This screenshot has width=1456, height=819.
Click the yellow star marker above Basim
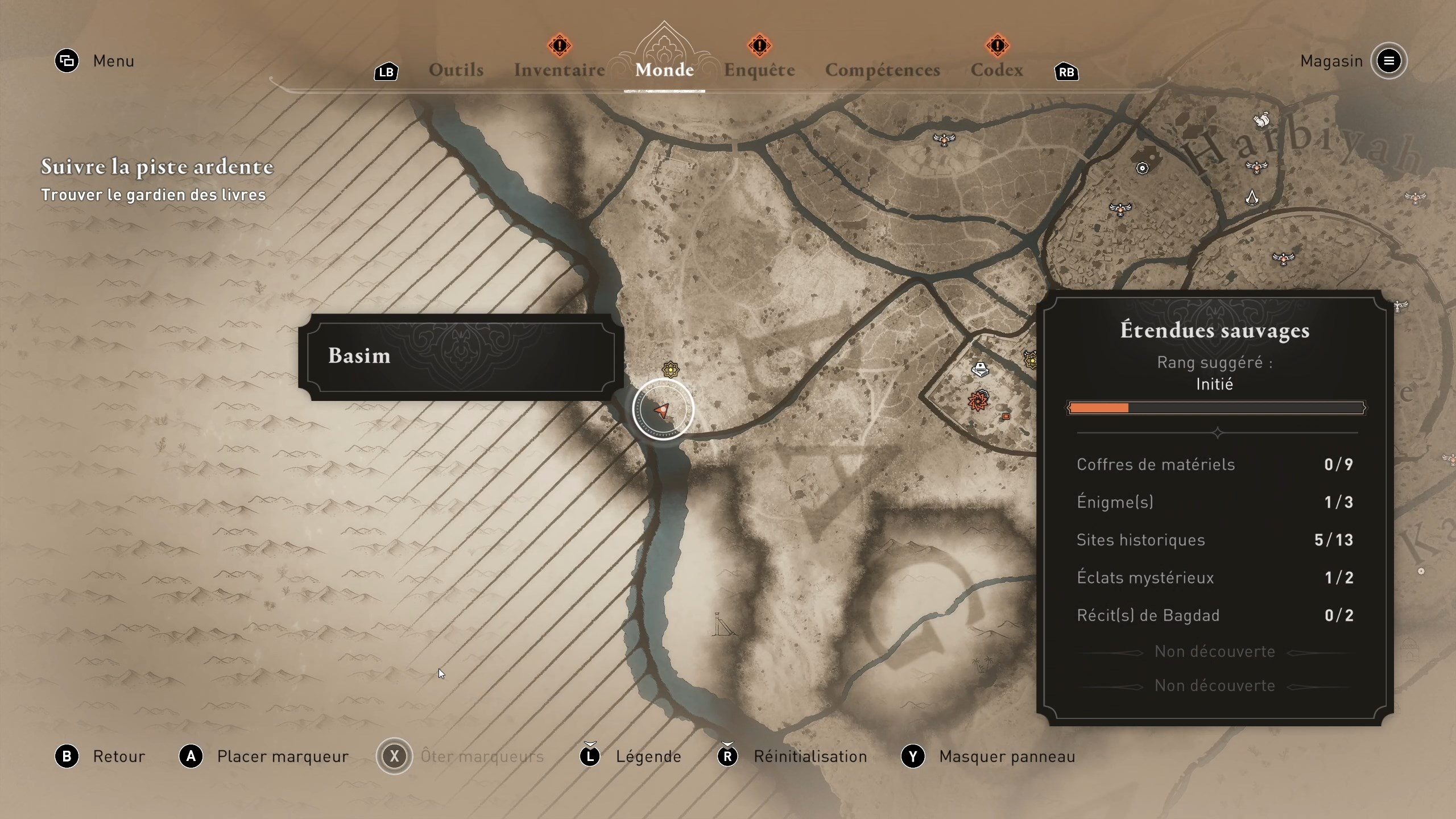coord(671,370)
